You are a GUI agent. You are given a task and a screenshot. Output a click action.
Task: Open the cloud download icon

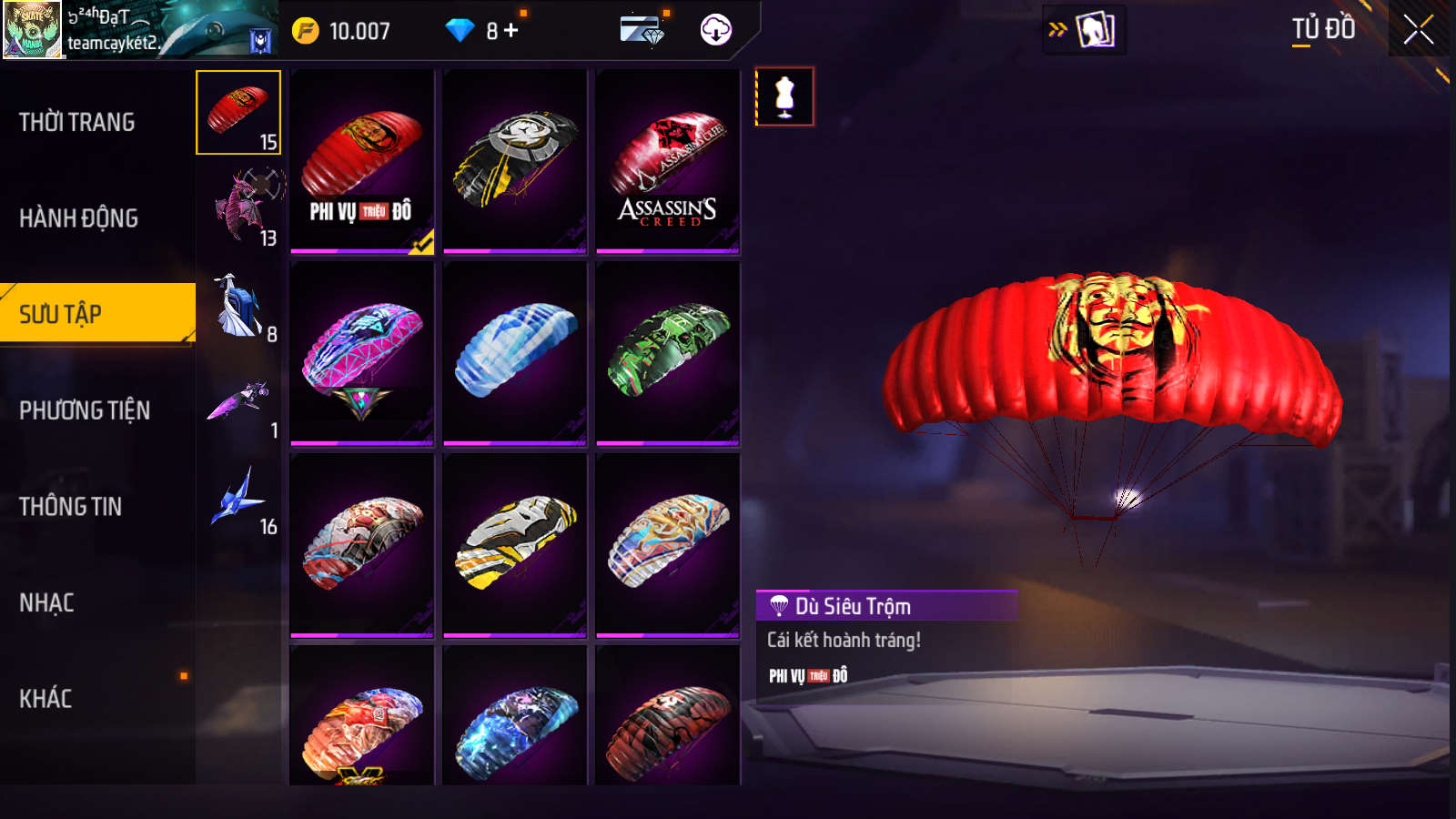[716, 30]
